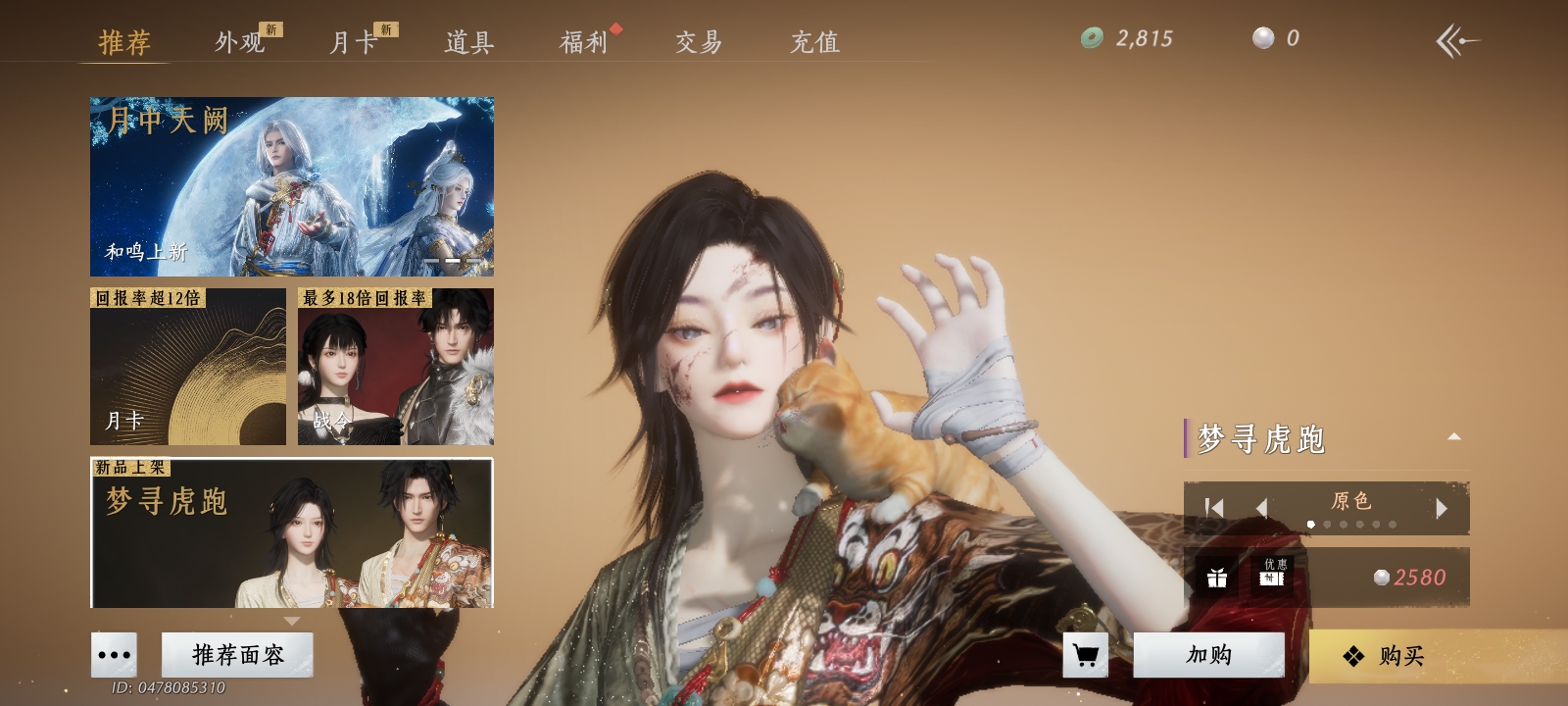
Task: Open the 外观 appearance tab
Action: tap(240, 42)
